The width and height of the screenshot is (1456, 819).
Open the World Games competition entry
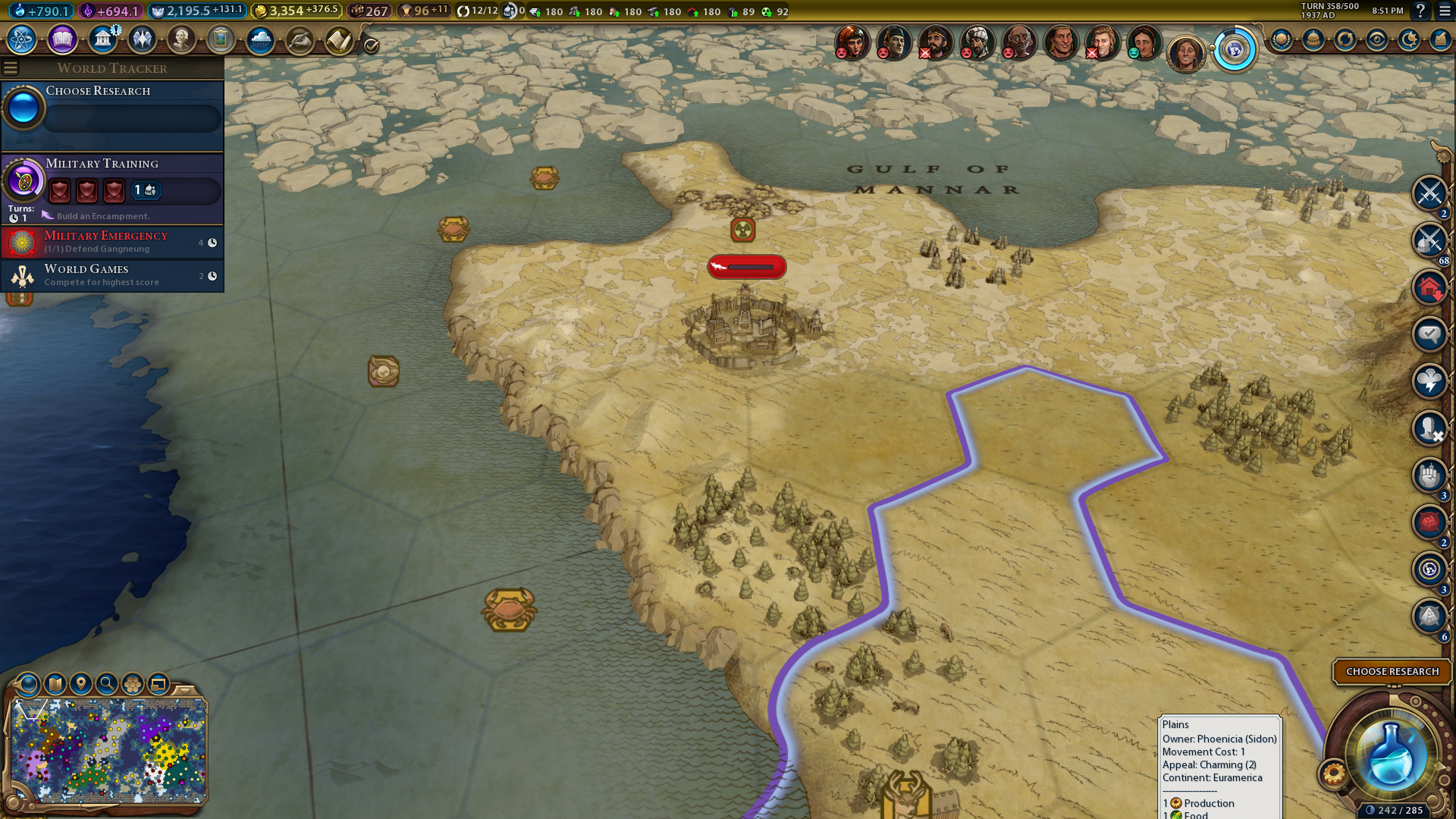tap(112, 275)
